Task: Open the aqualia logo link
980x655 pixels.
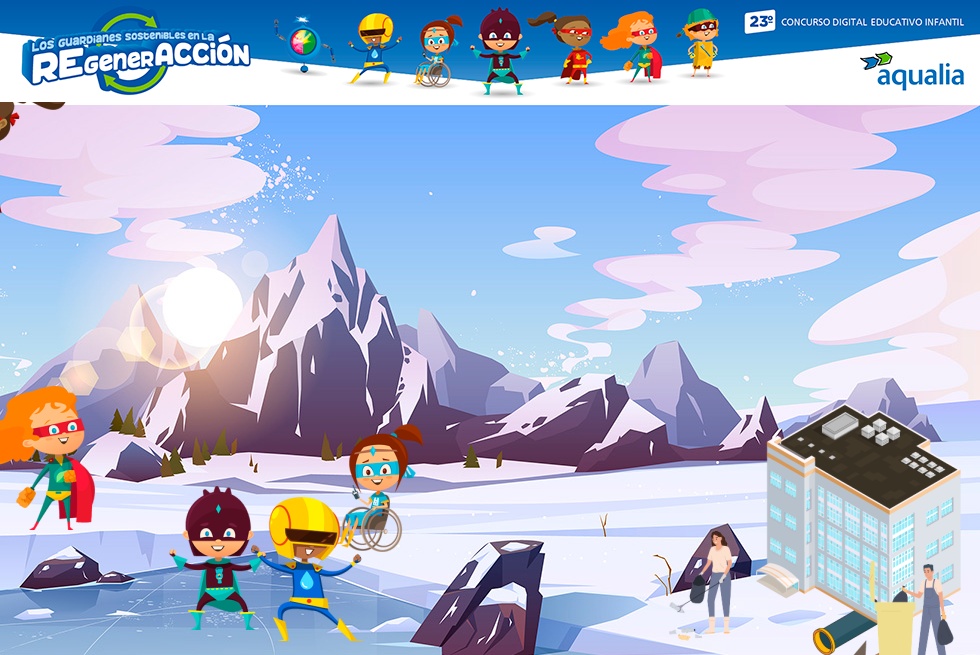Action: (912, 70)
